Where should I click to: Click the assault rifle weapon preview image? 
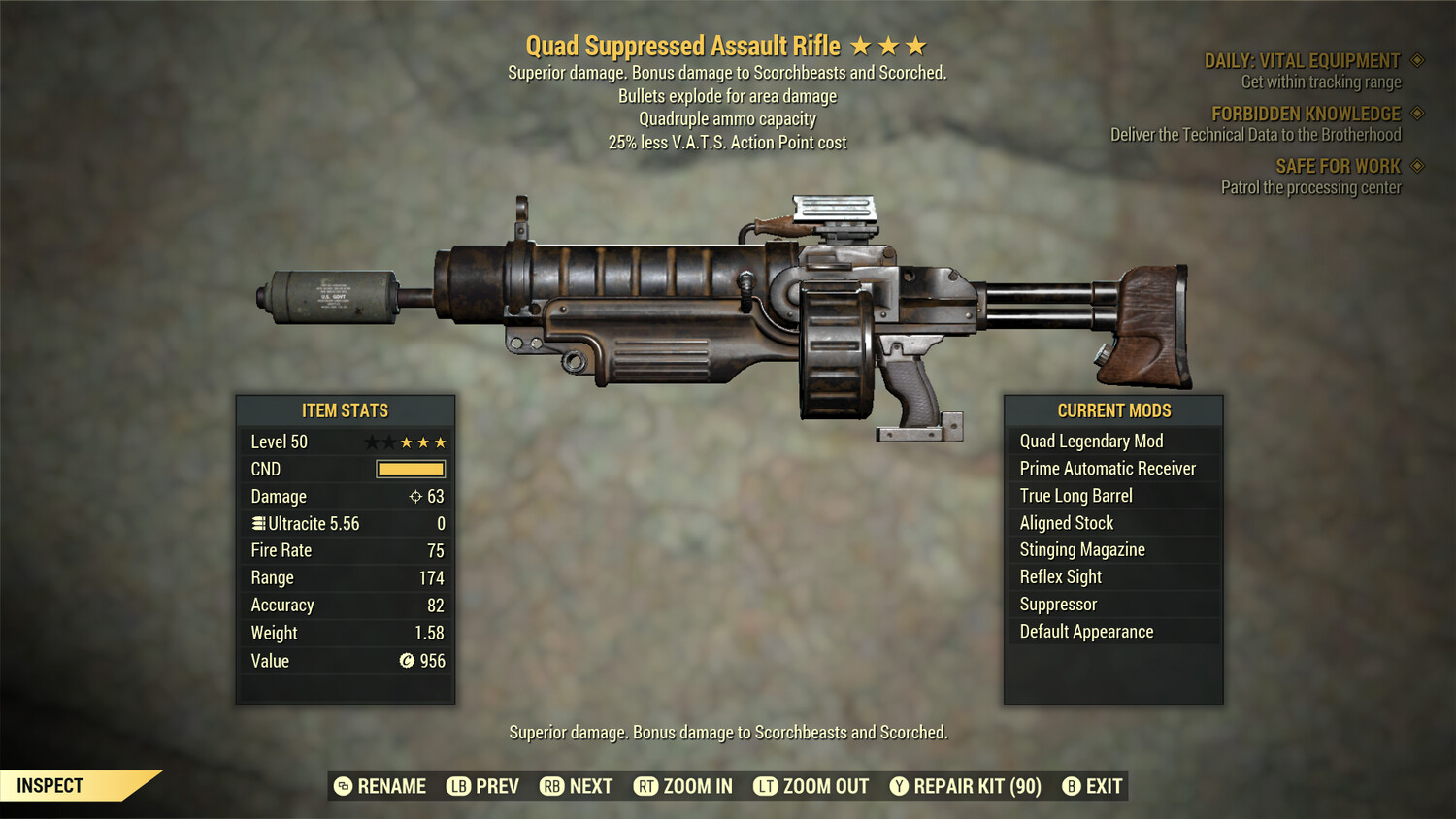click(728, 311)
